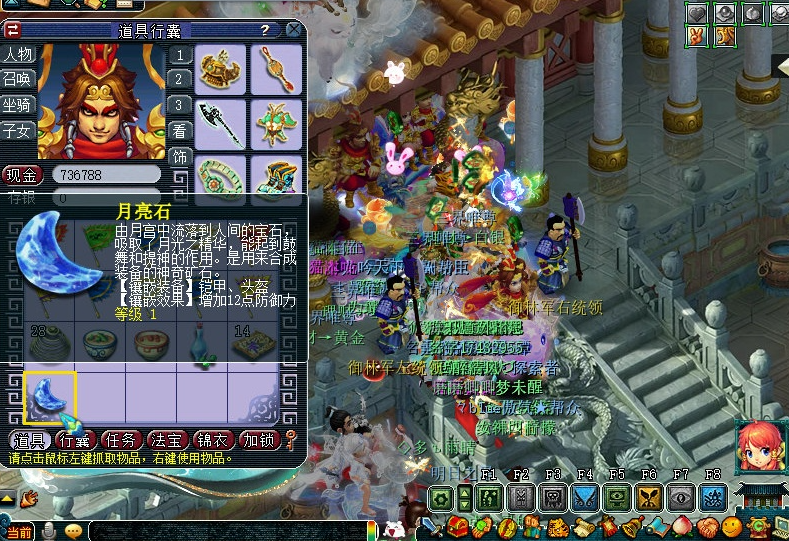The image size is (789, 541).
Task: Open the 任务 quest items tab
Action: [122, 440]
